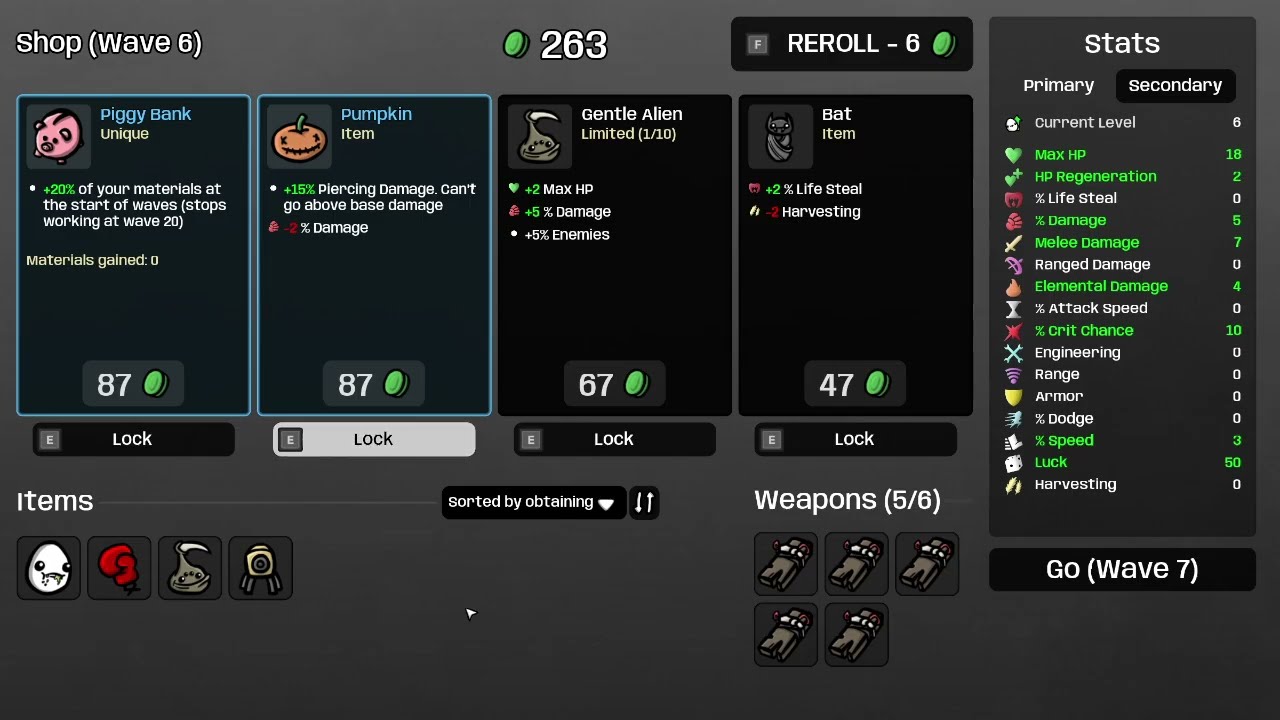The image size is (1280, 720).
Task: Inspect the one-eyed tan creature item
Action: [x=260, y=568]
